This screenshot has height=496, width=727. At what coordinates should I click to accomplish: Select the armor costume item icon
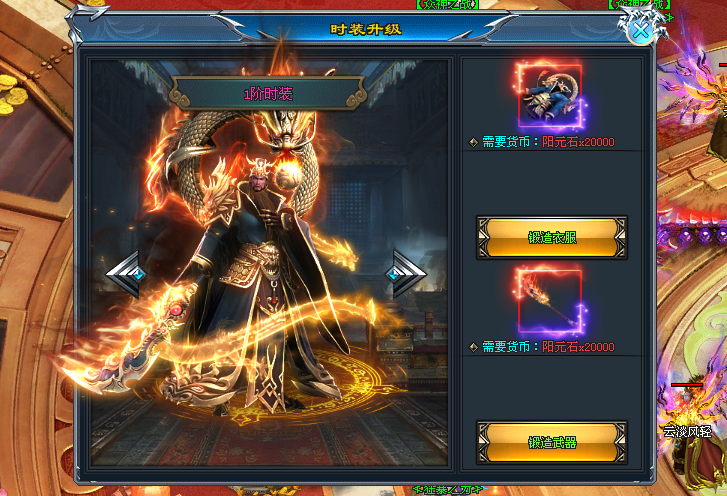coord(551,93)
